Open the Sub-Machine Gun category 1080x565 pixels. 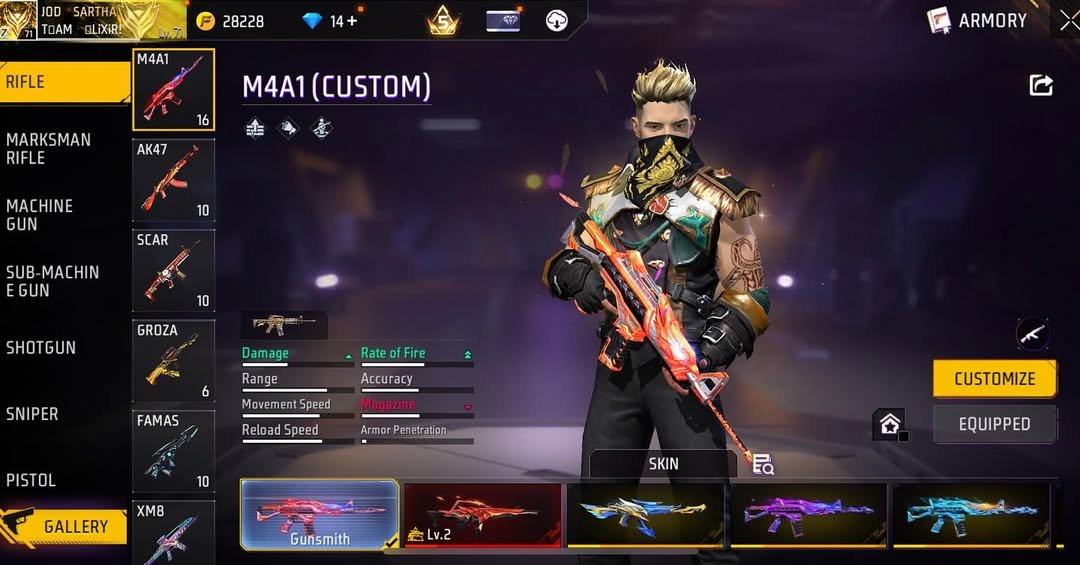[x=52, y=281]
